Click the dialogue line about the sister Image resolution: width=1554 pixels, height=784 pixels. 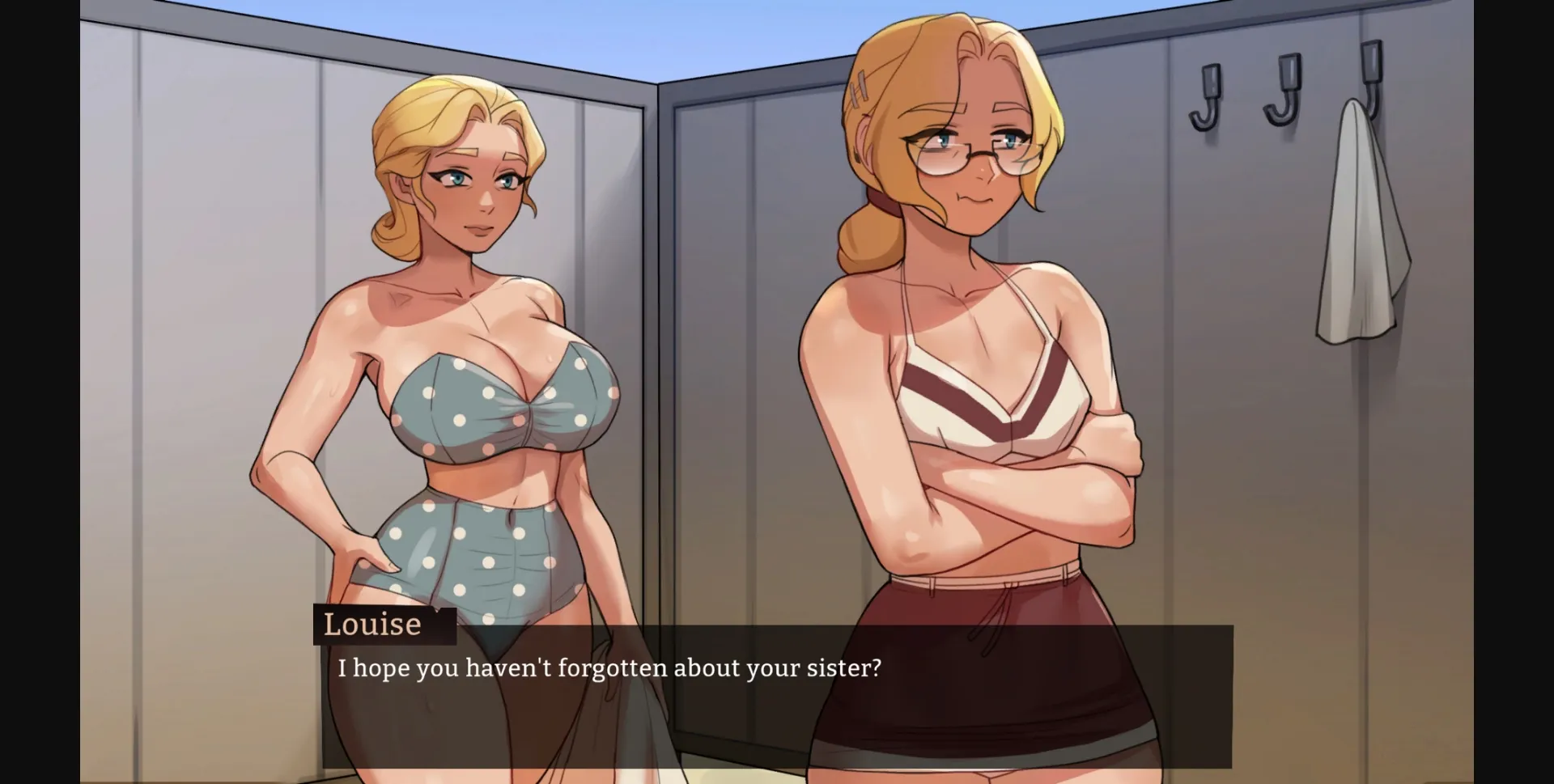[609, 668]
